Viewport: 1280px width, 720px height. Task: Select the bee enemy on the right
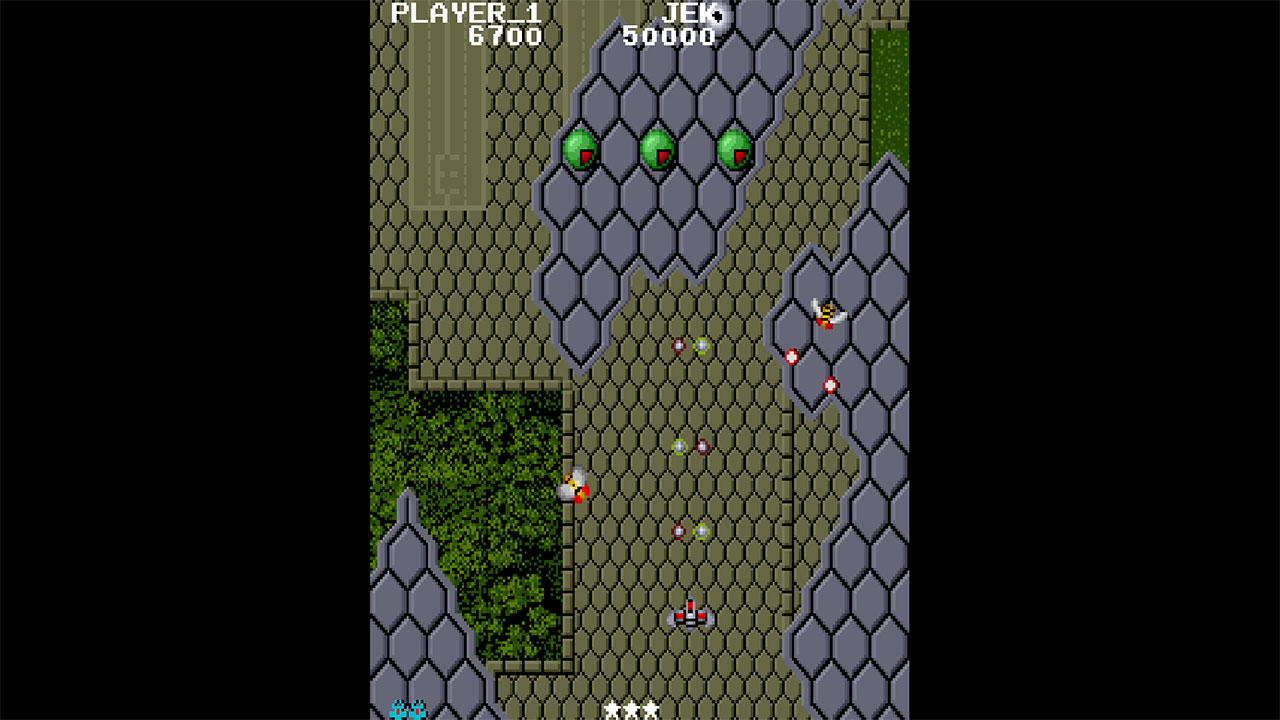point(826,315)
